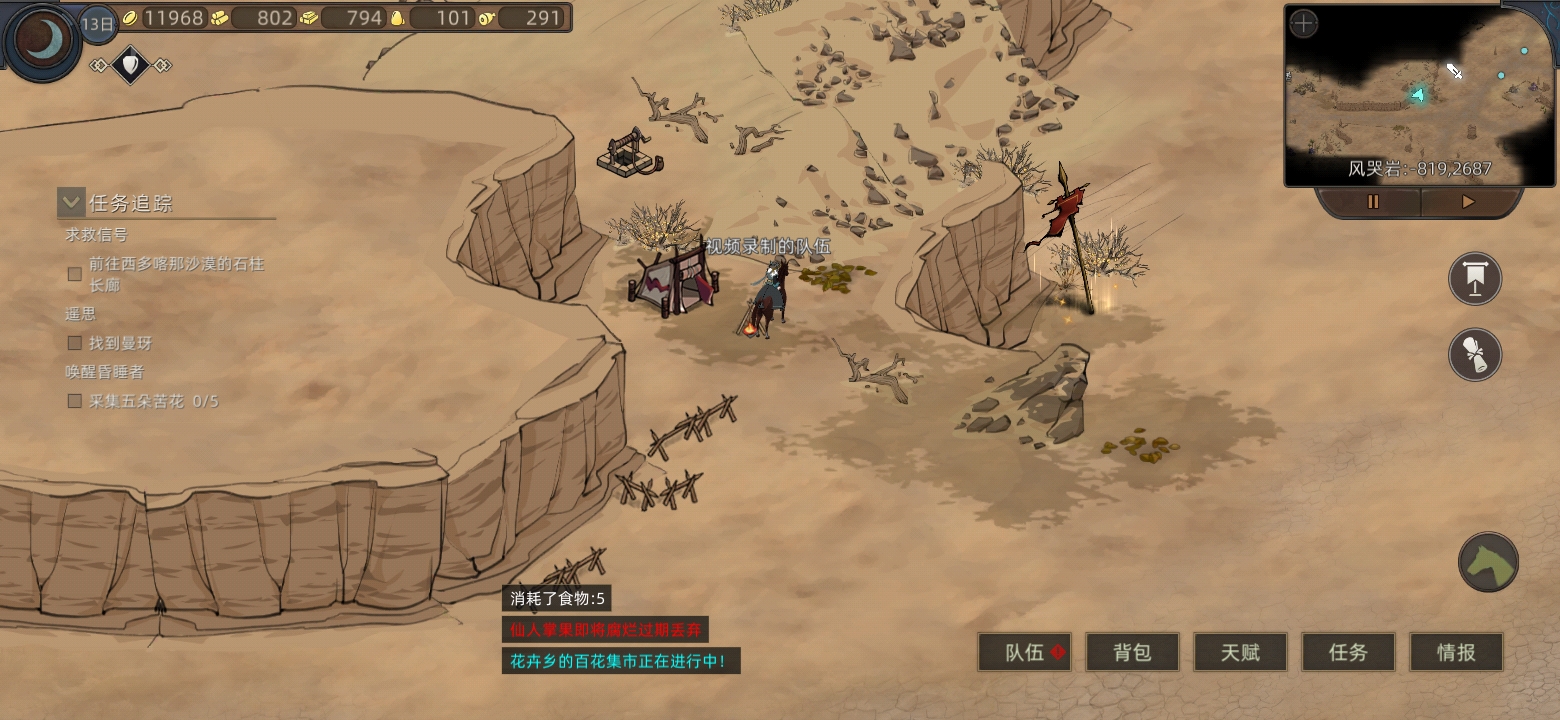Open the 任务 quest log
This screenshot has width=1560, height=720.
1348,652
